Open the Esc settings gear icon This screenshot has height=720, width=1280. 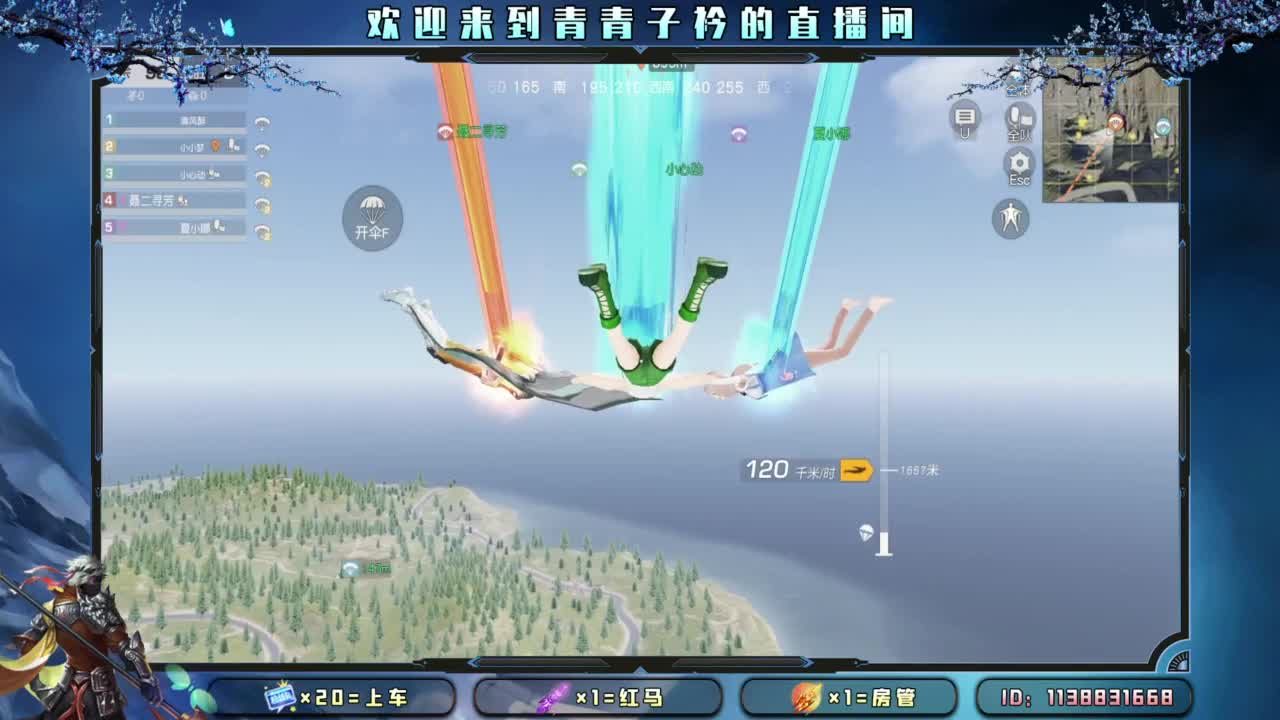pyautogui.click(x=1019, y=160)
